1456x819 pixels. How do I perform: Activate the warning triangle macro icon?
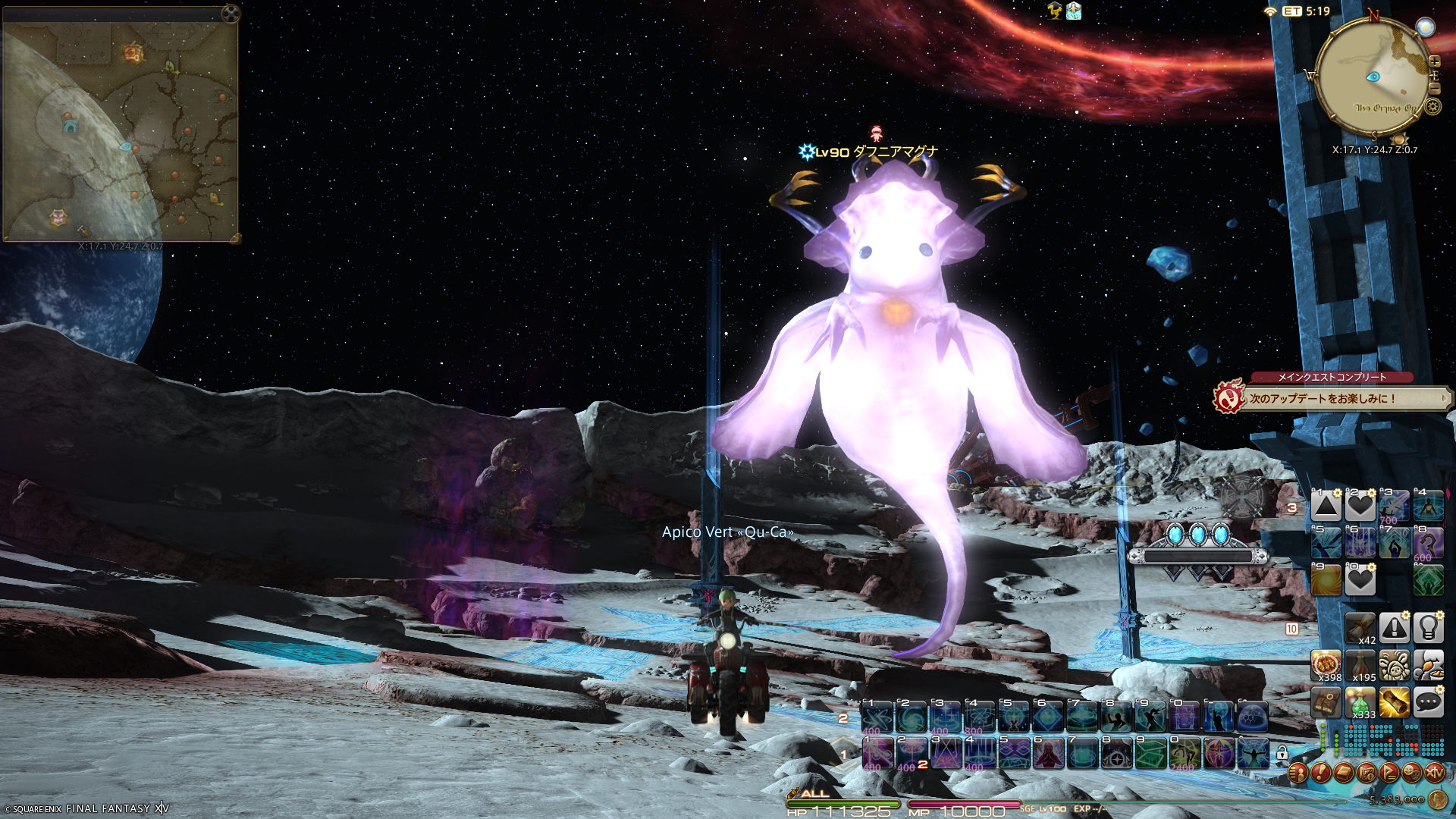click(x=1394, y=628)
